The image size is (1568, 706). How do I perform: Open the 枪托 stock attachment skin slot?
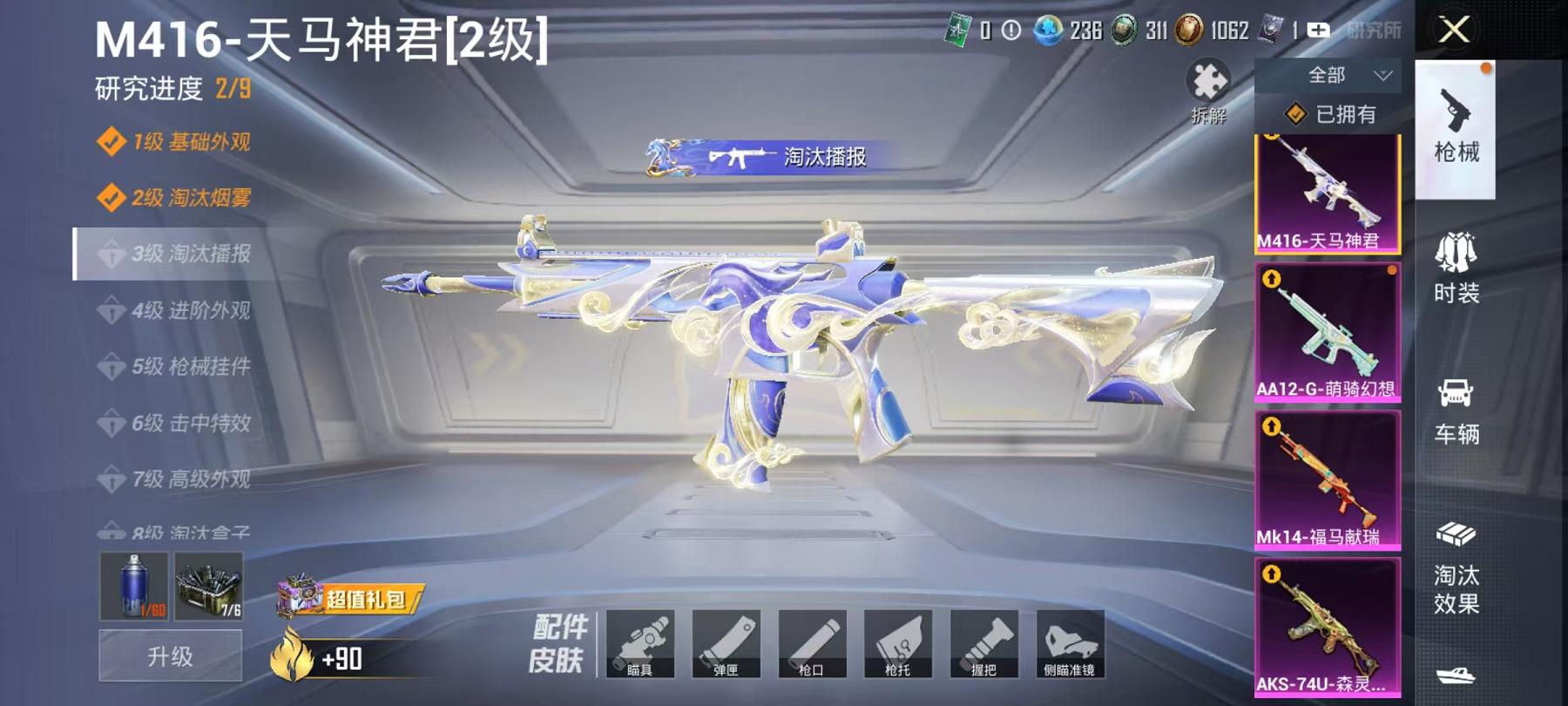tap(901, 645)
